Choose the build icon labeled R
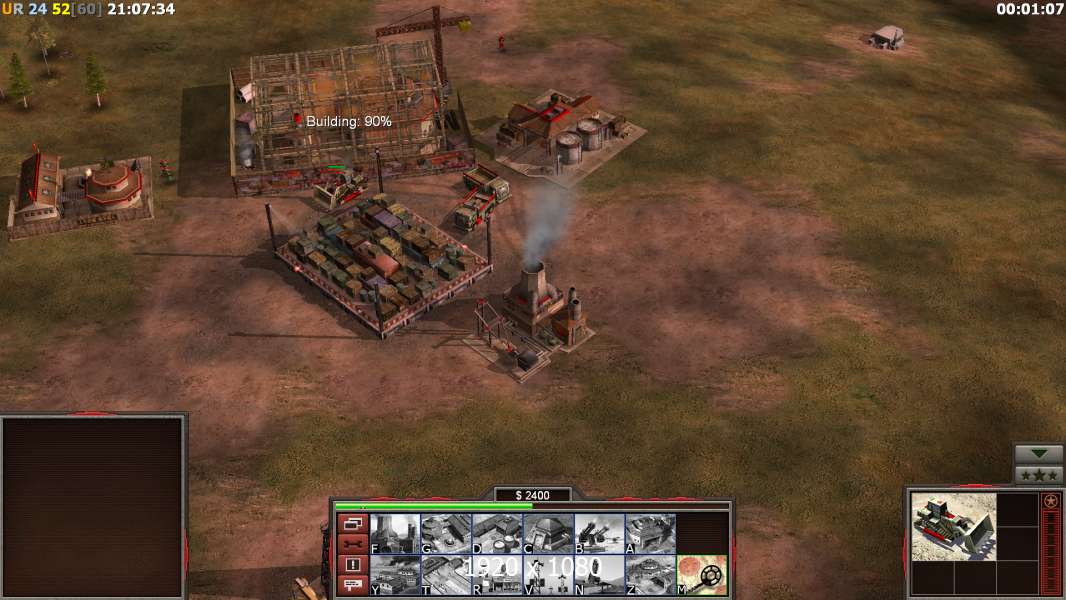Image resolution: width=1066 pixels, height=600 pixels. [497, 575]
